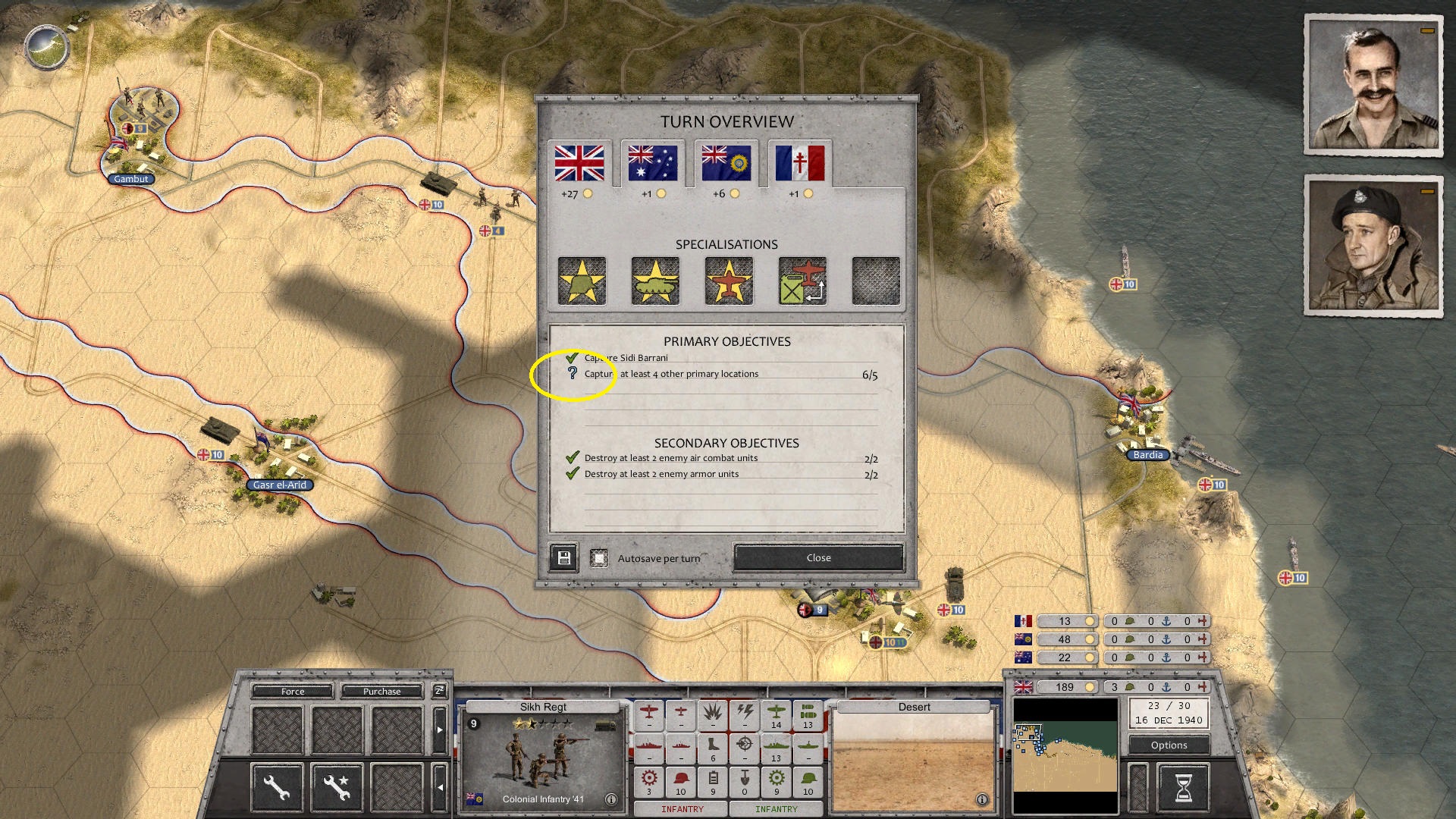Select the Free French flag tab
This screenshot has height=819, width=1456.
point(802,161)
